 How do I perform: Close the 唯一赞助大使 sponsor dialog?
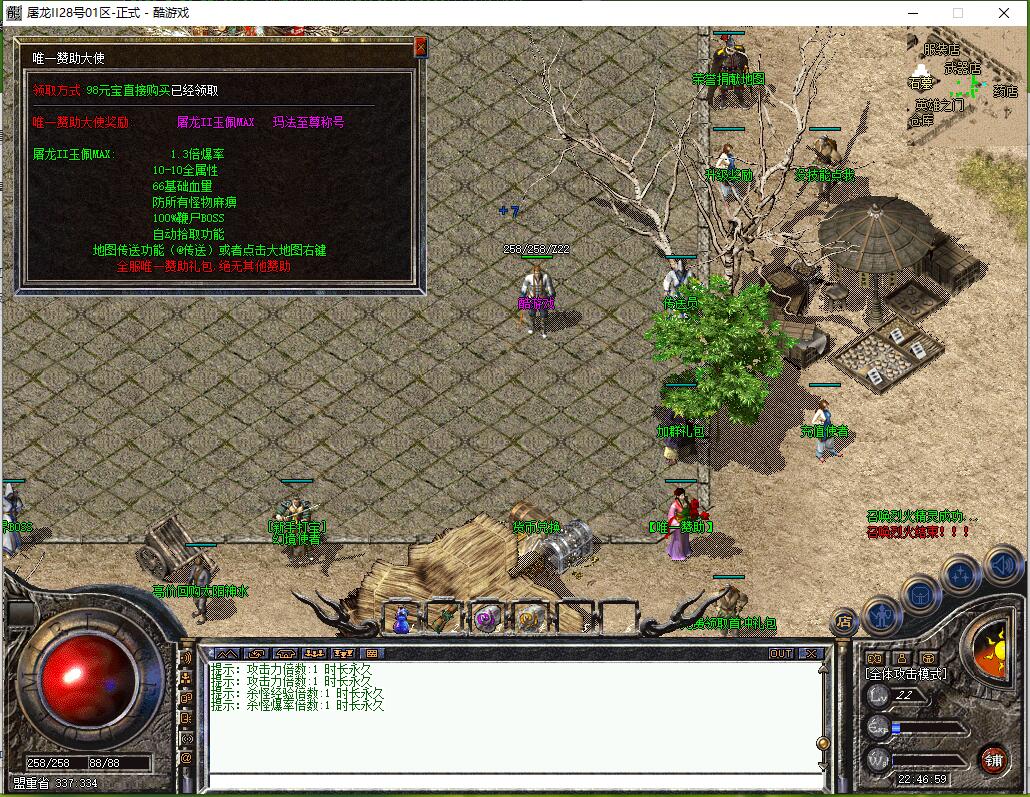pos(420,46)
